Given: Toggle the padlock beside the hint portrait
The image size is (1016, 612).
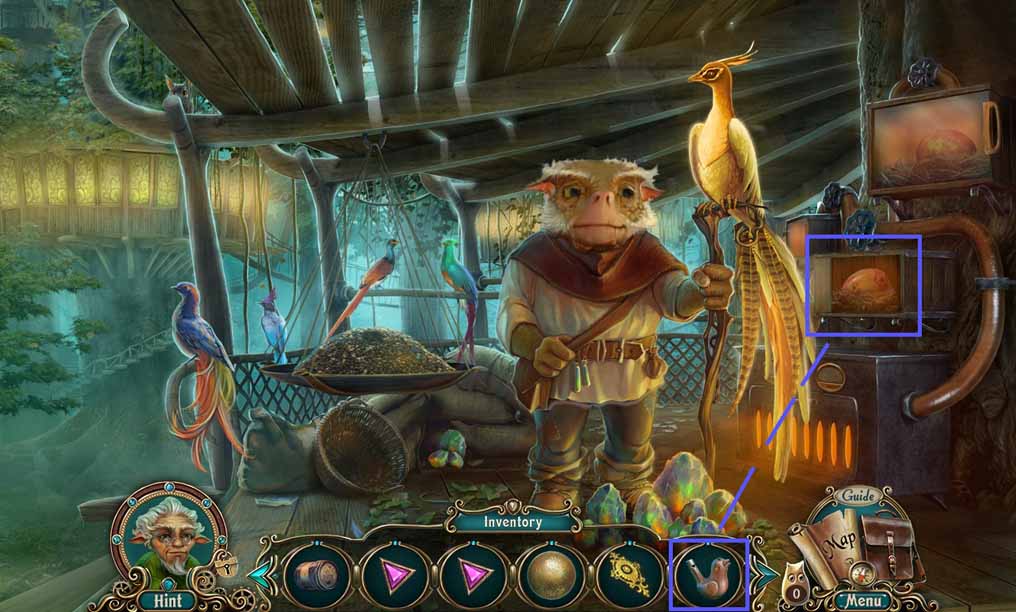Looking at the screenshot, I should click(x=227, y=566).
